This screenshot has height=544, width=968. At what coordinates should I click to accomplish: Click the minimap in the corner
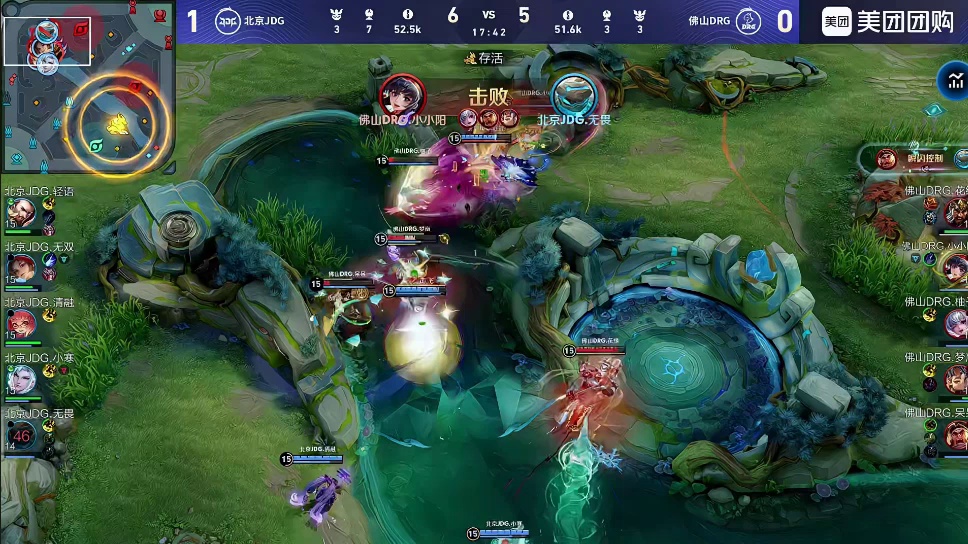click(87, 88)
